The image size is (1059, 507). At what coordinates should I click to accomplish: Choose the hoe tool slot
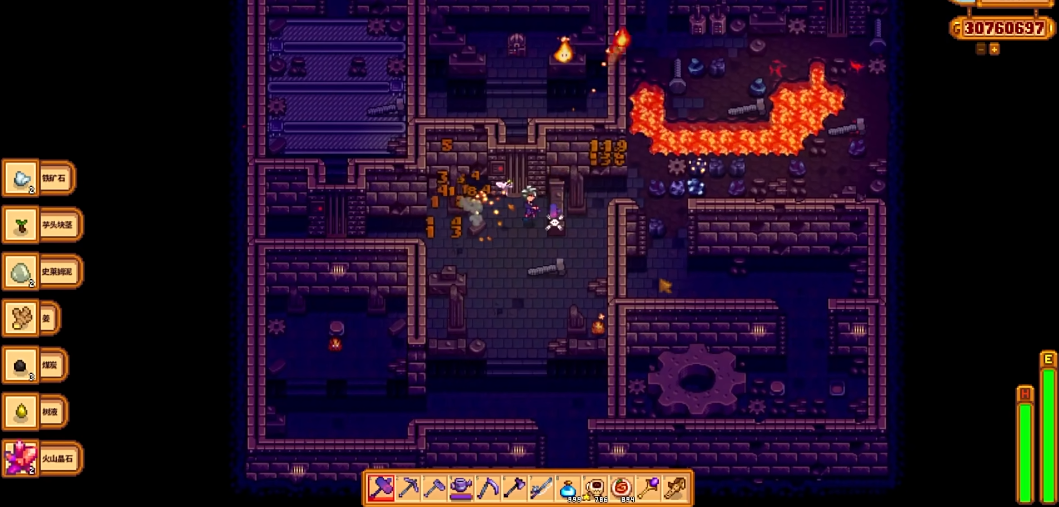(434, 488)
